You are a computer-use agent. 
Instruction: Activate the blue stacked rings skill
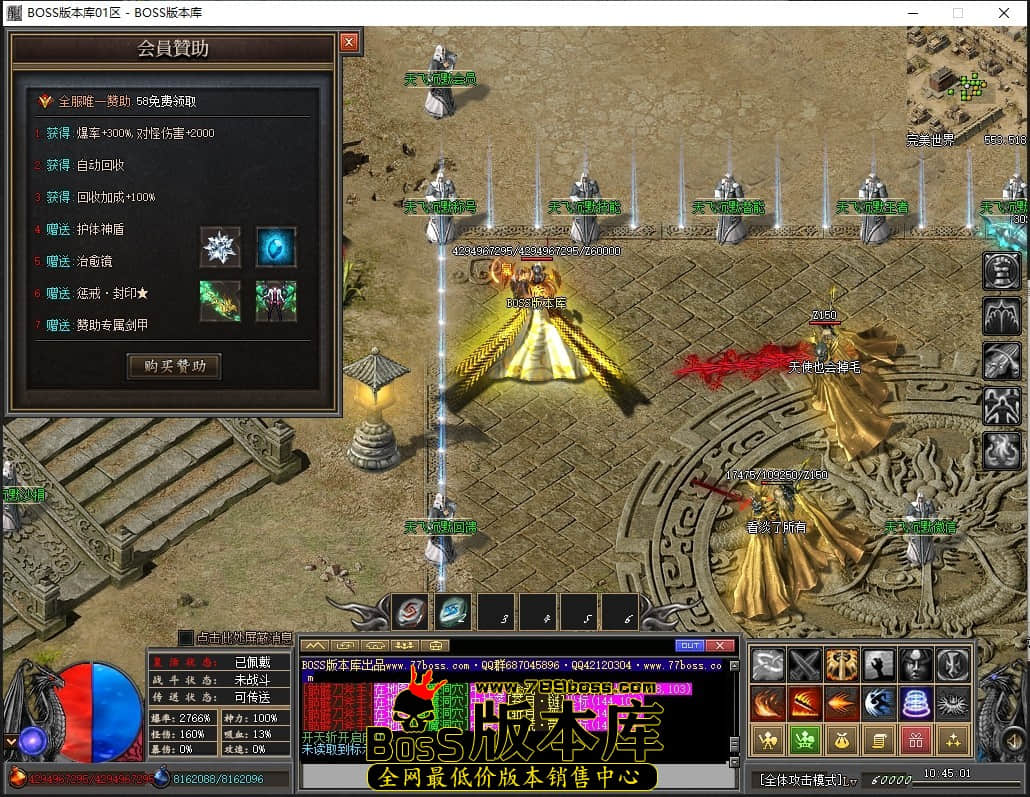click(915, 703)
